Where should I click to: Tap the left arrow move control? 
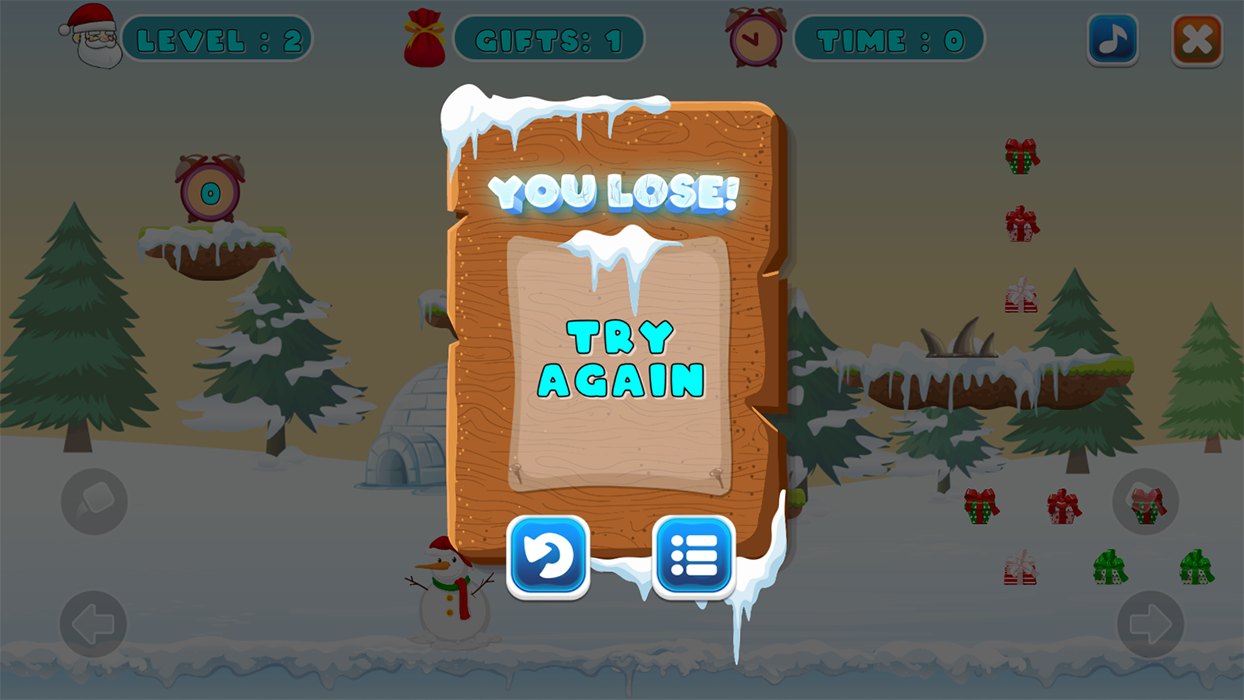coord(94,624)
